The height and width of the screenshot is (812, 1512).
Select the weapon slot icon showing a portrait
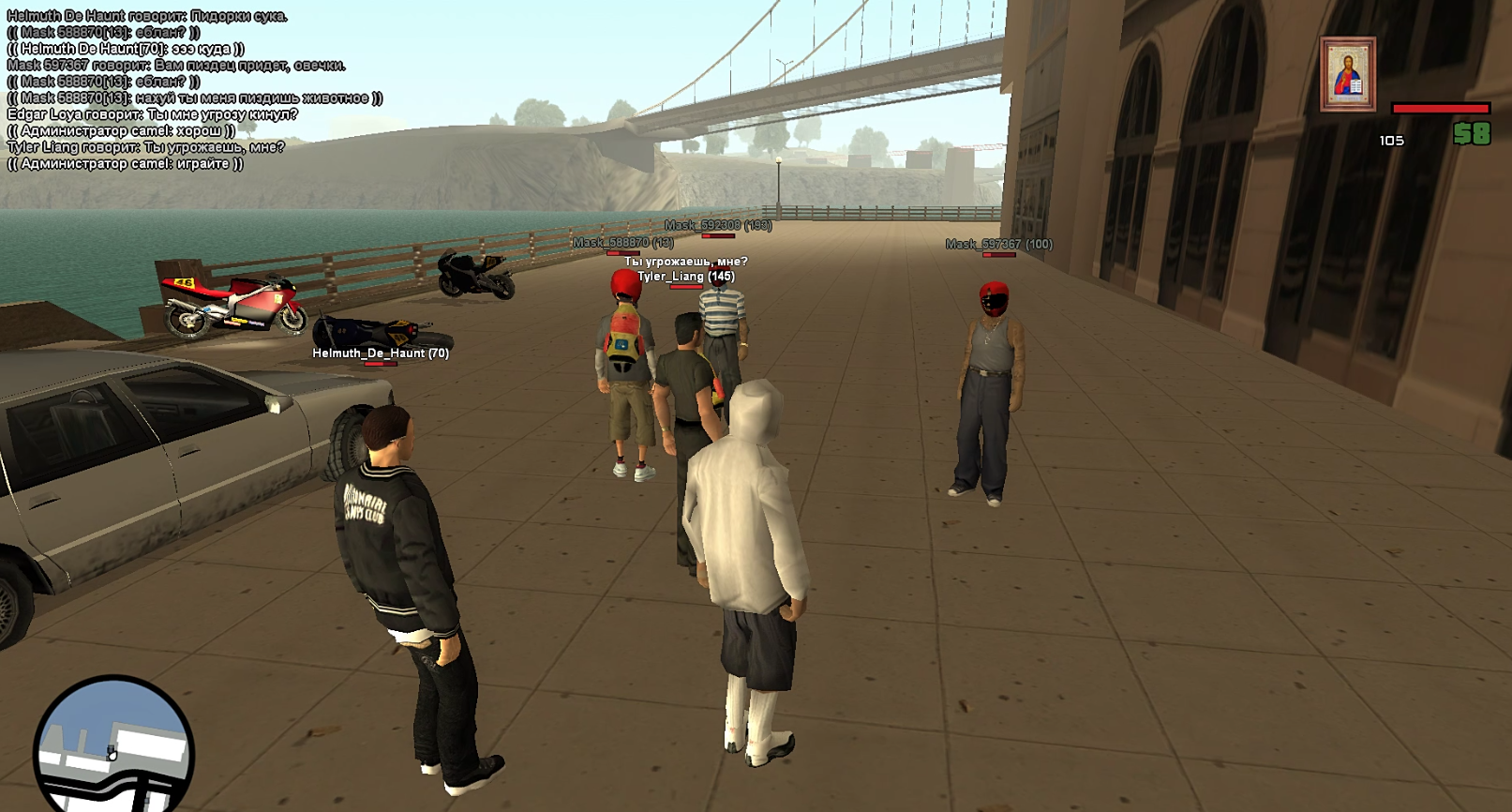(1348, 75)
